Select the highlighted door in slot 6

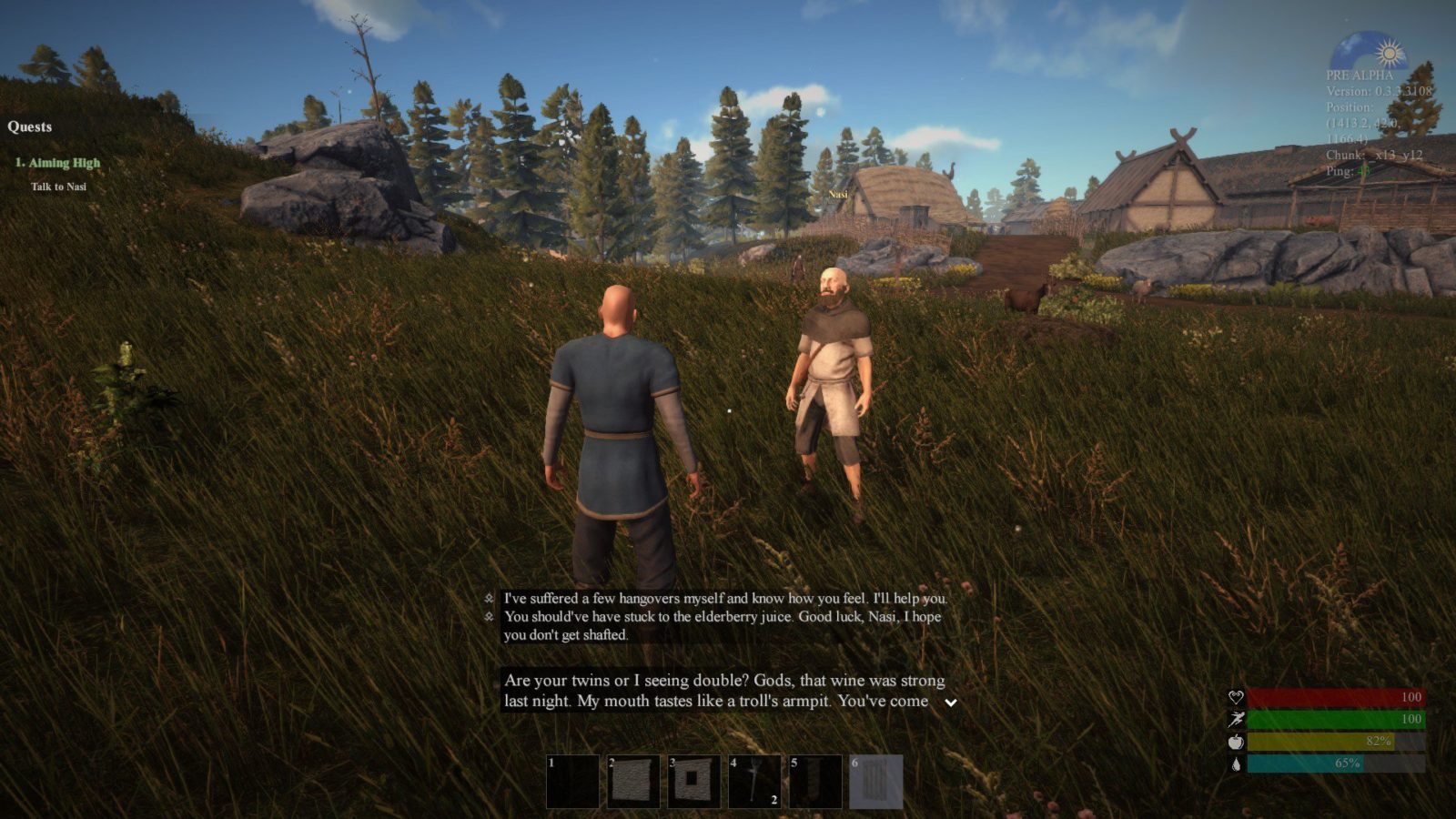(876, 781)
